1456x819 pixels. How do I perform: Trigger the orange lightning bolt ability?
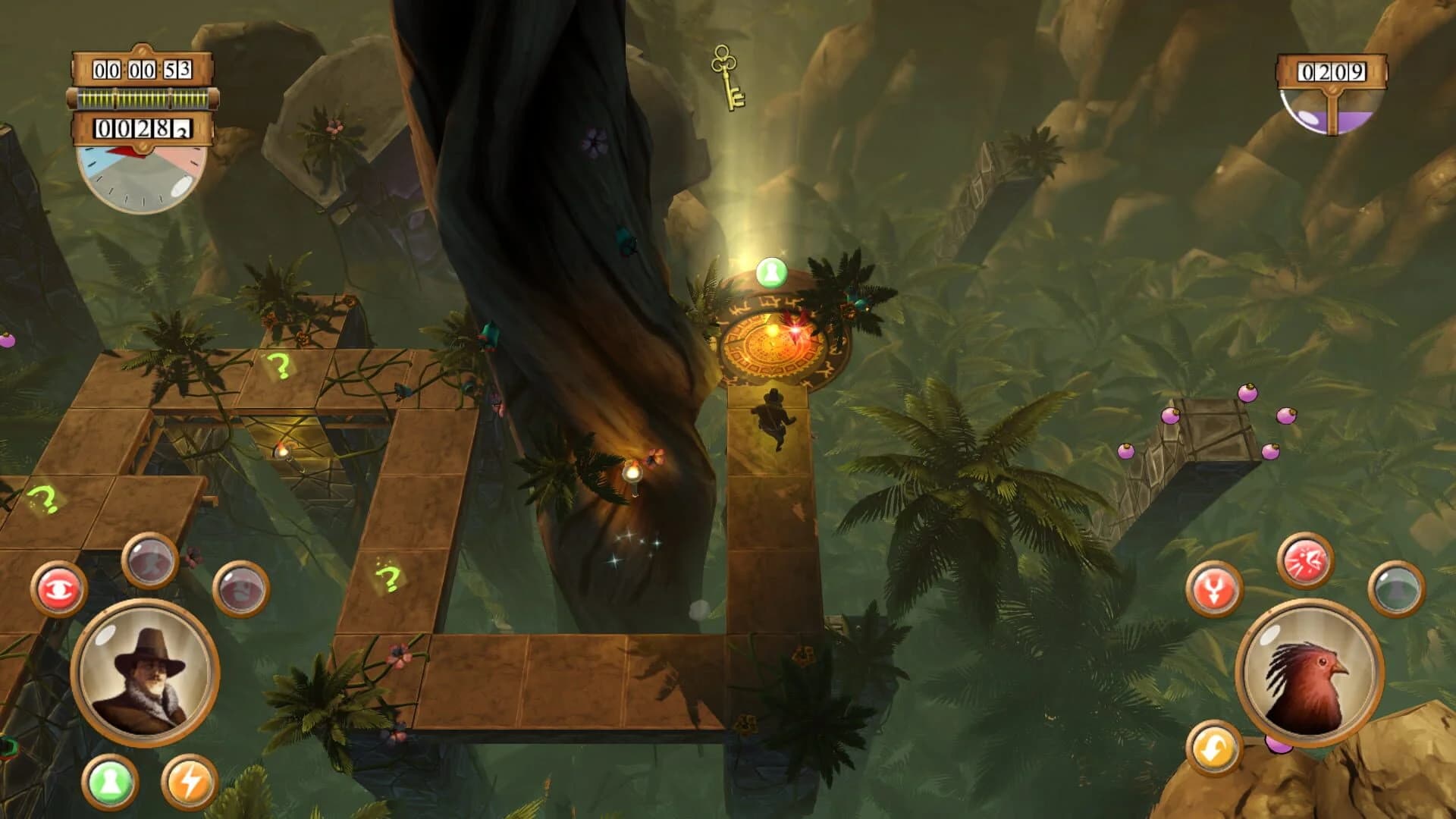tap(190, 783)
